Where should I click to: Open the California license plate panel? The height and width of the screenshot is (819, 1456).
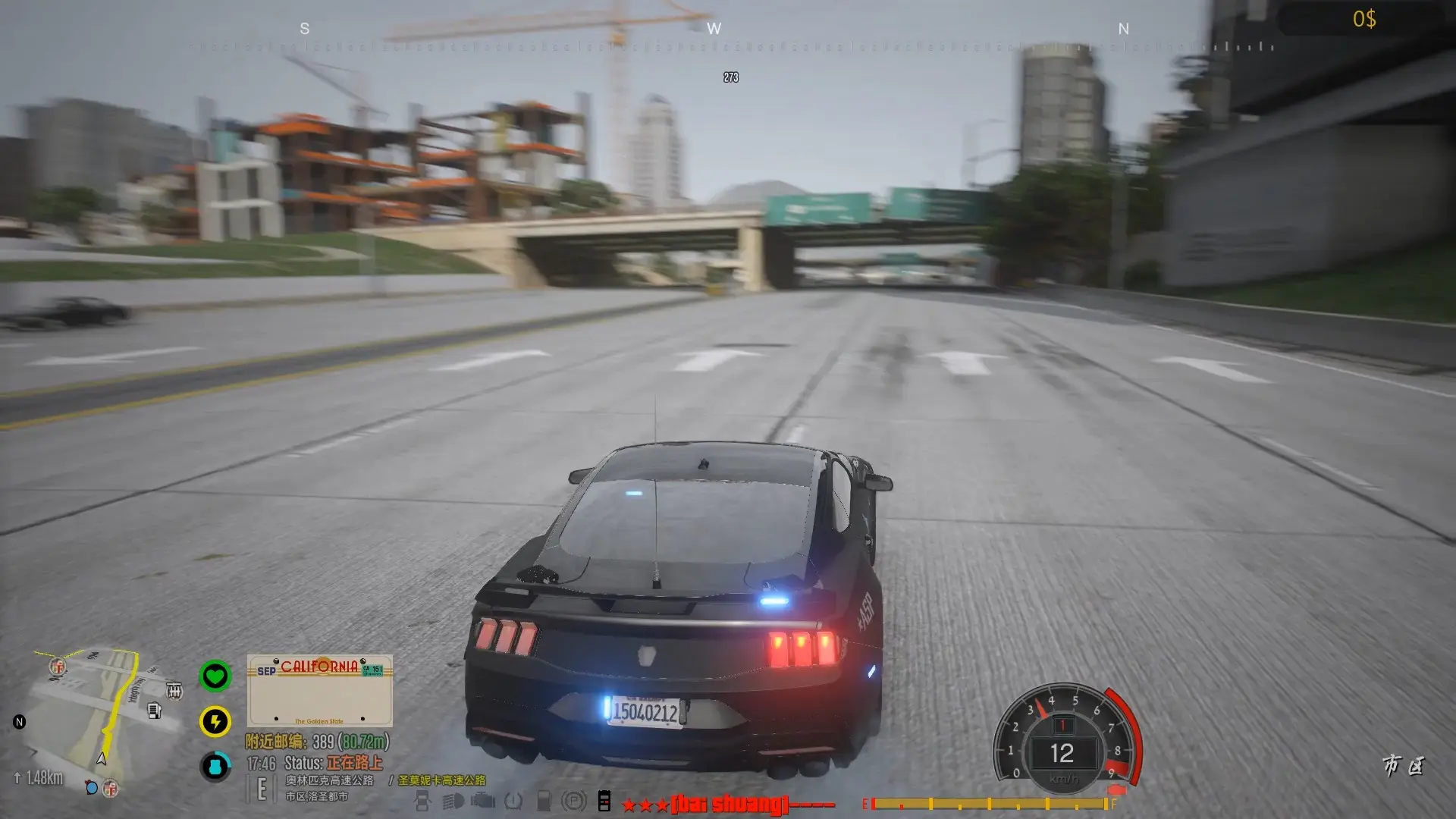point(319,691)
